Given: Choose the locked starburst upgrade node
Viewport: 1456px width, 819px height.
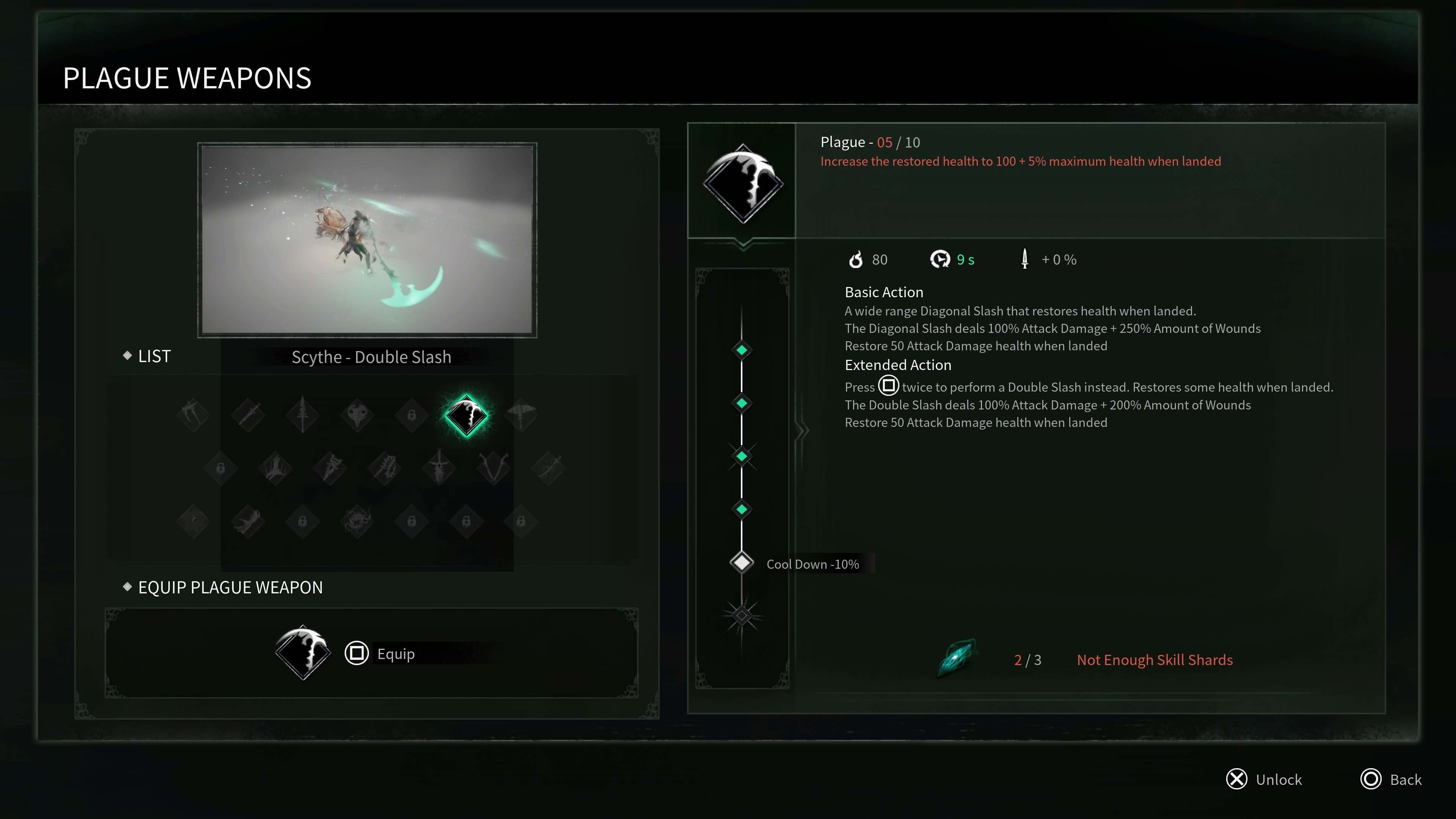Looking at the screenshot, I should (x=742, y=615).
